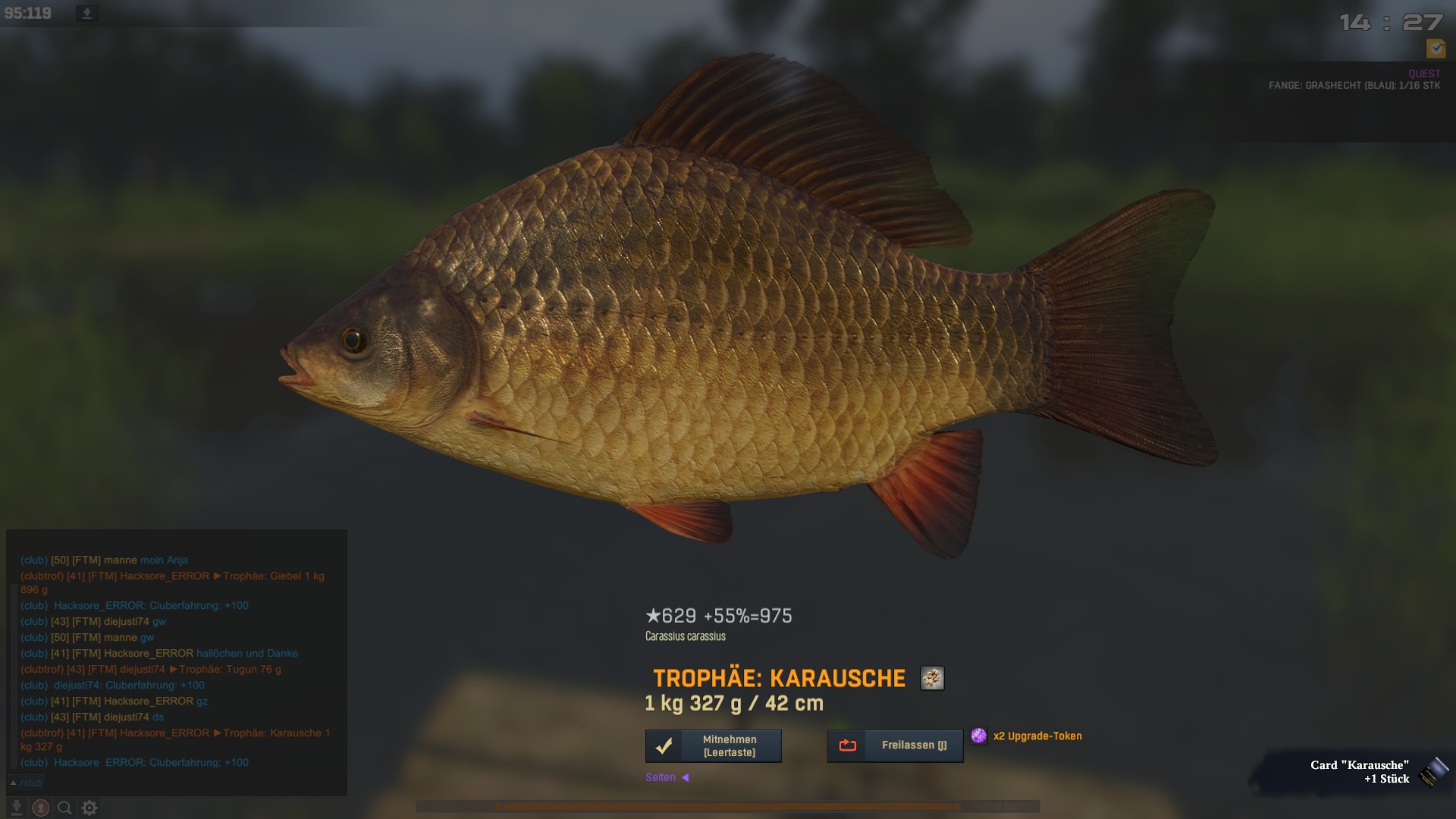Release the fish with the Freilassen button
The image size is (1456, 819).
pos(895,746)
